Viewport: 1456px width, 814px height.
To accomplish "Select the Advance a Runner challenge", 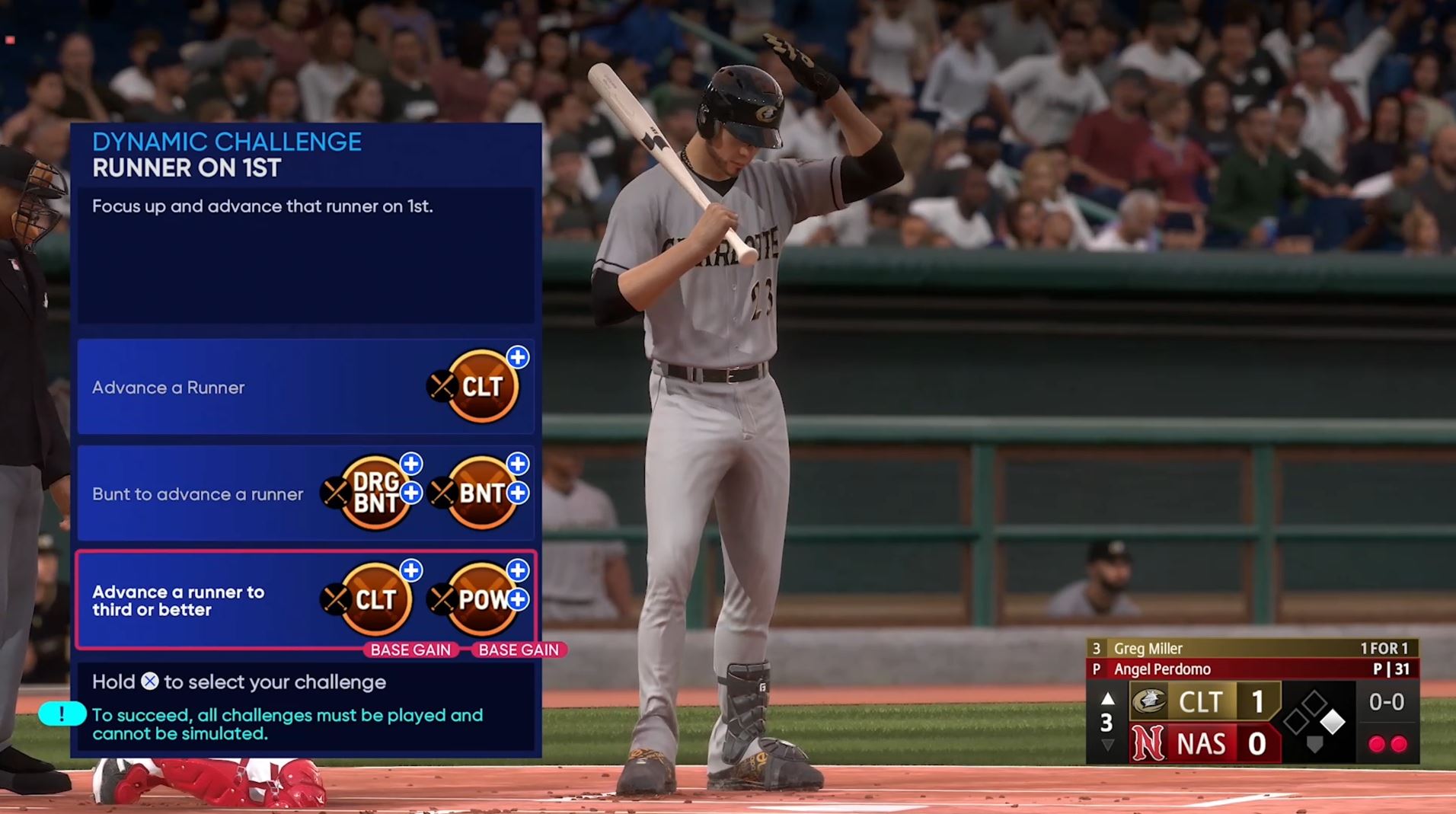I will click(x=305, y=387).
